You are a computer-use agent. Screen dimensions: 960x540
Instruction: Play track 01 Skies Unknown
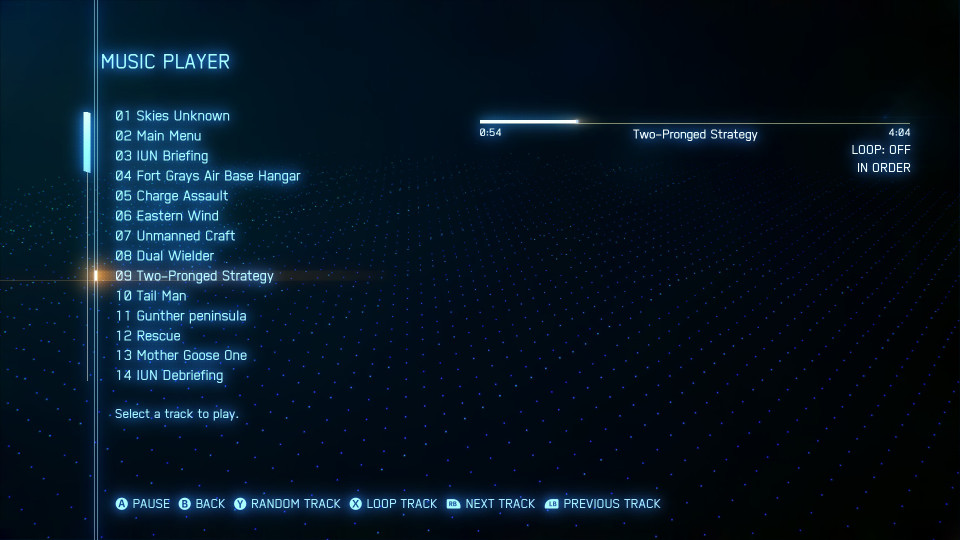172,116
